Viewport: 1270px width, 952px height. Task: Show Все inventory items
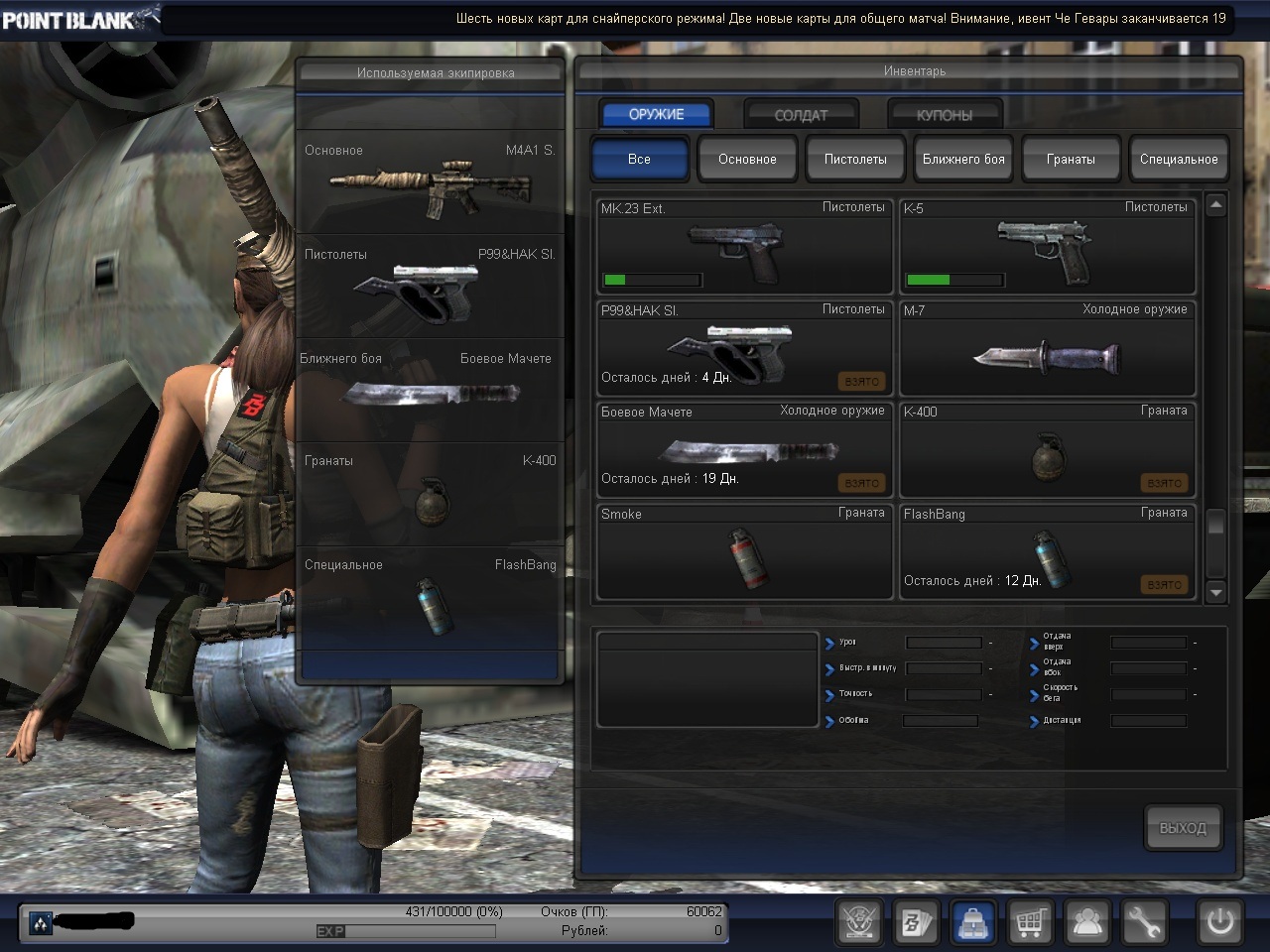click(x=639, y=159)
